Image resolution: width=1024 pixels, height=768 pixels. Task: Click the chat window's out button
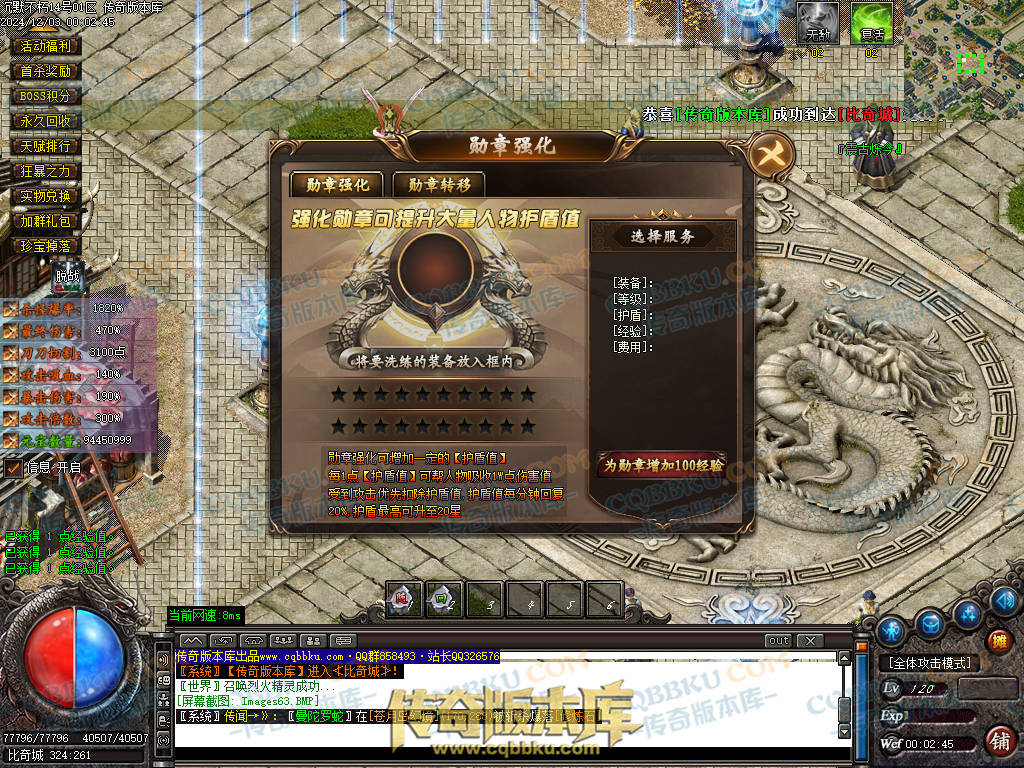777,640
